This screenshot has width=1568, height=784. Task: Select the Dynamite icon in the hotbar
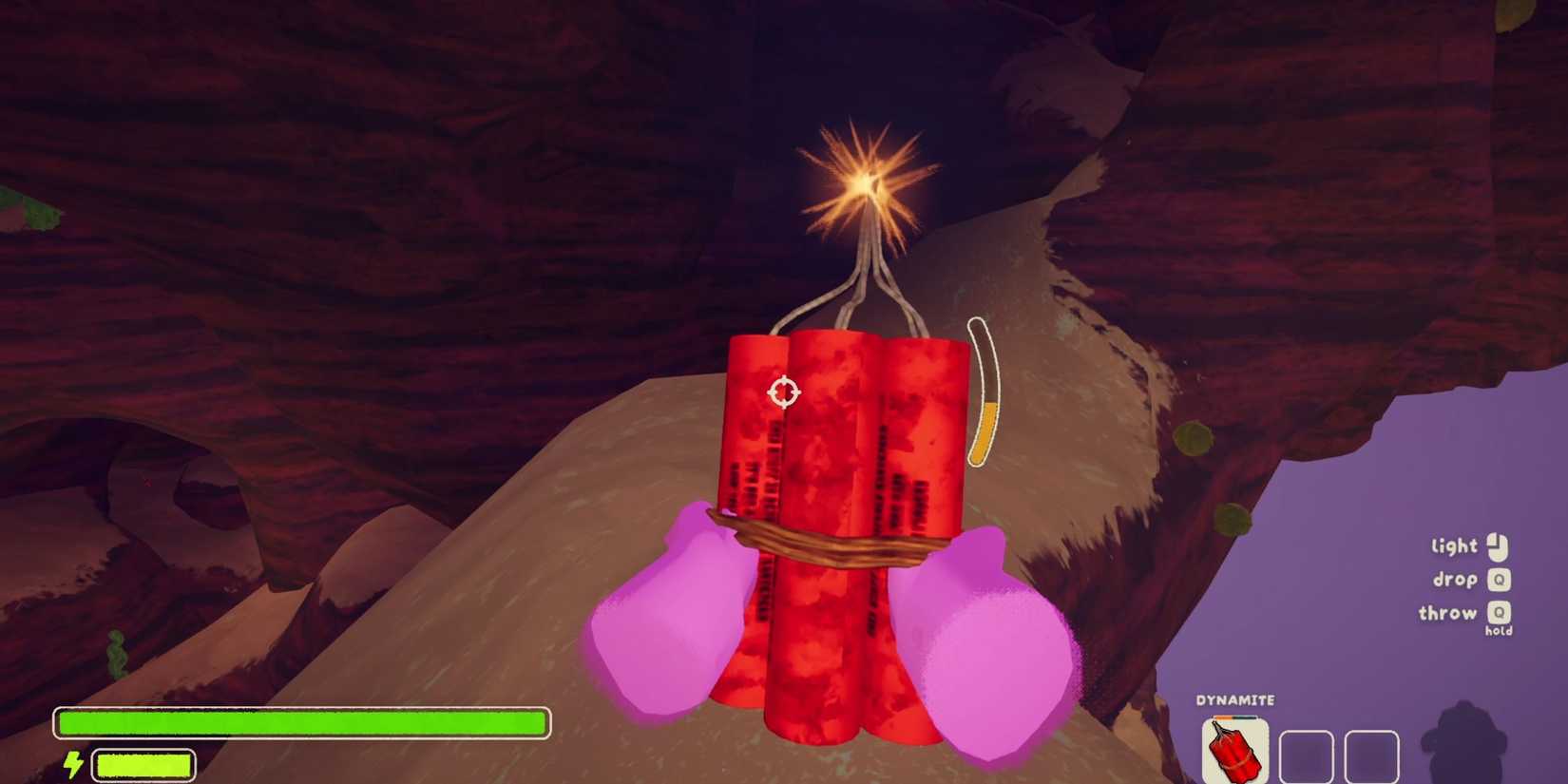pos(1235,751)
